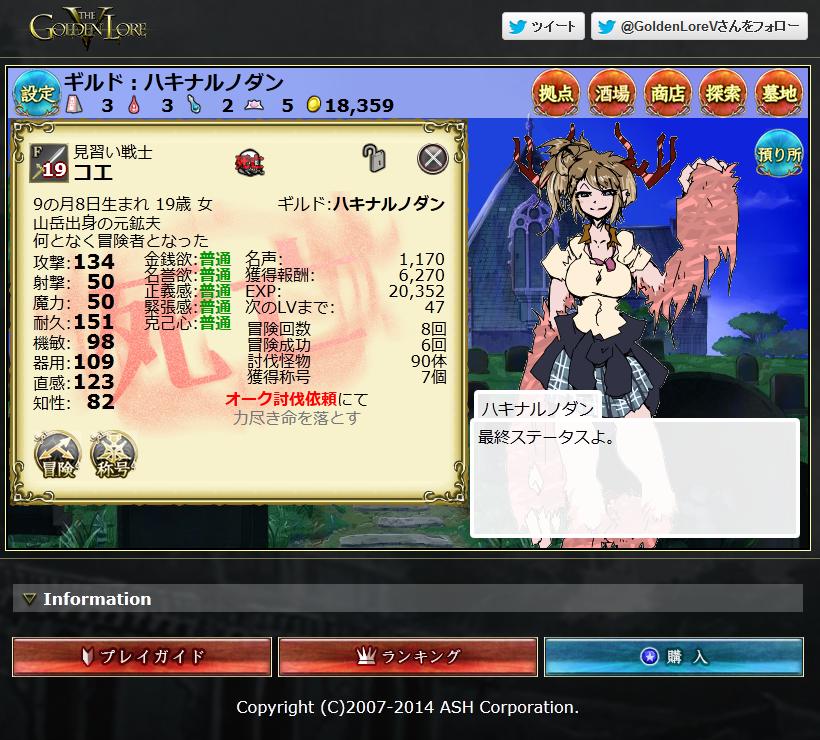The width and height of the screenshot is (820, 740).
Task: Open the 酒場 tavern
Action: click(611, 93)
